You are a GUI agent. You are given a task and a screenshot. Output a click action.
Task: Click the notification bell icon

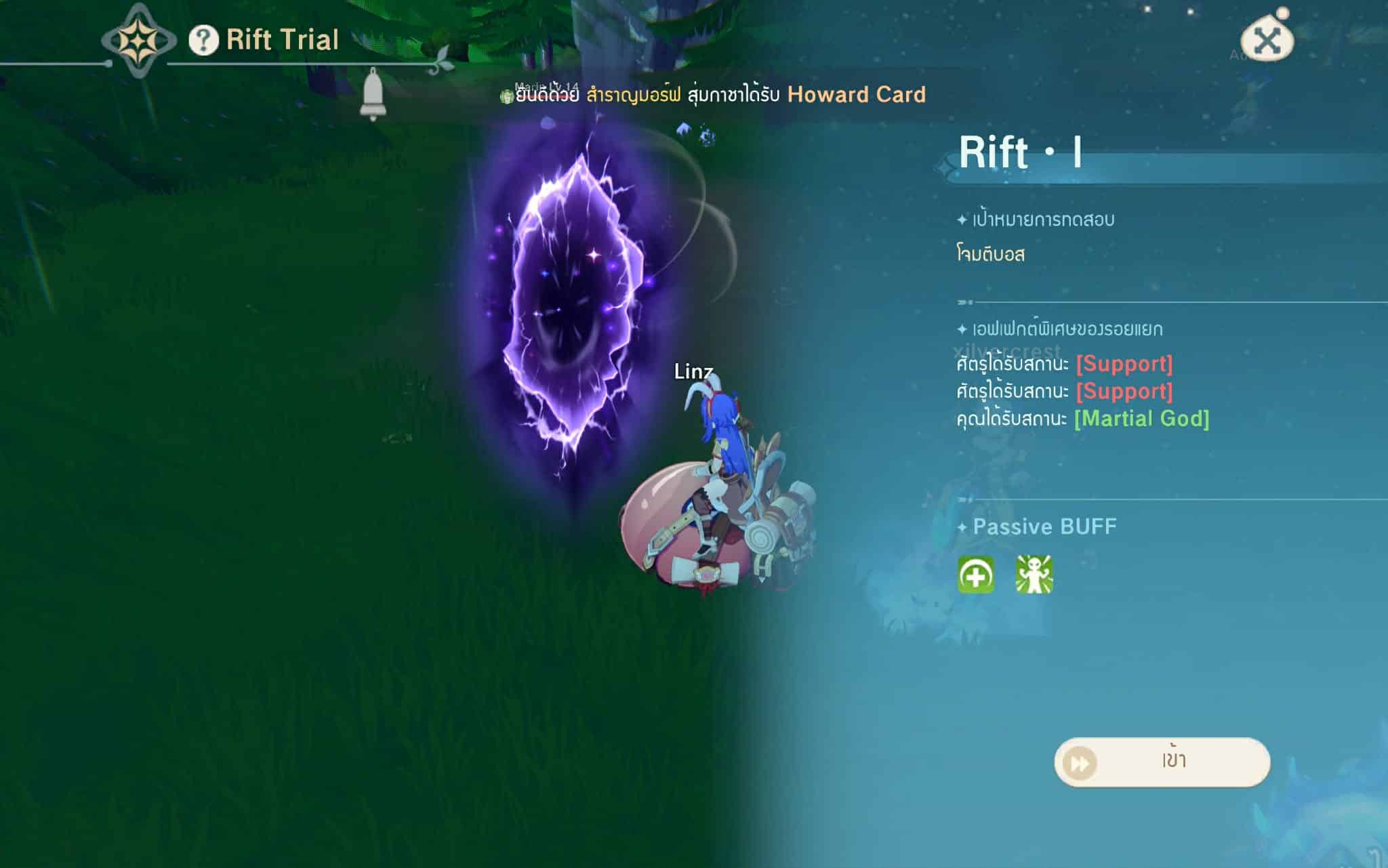coord(372,94)
